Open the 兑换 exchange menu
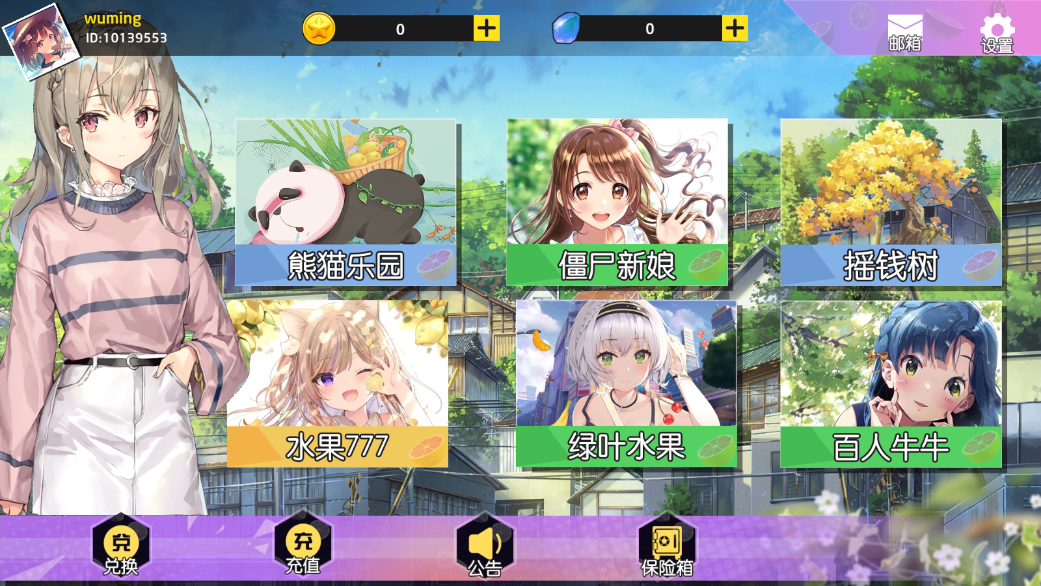Viewport: 1041px width, 586px height. 121,546
